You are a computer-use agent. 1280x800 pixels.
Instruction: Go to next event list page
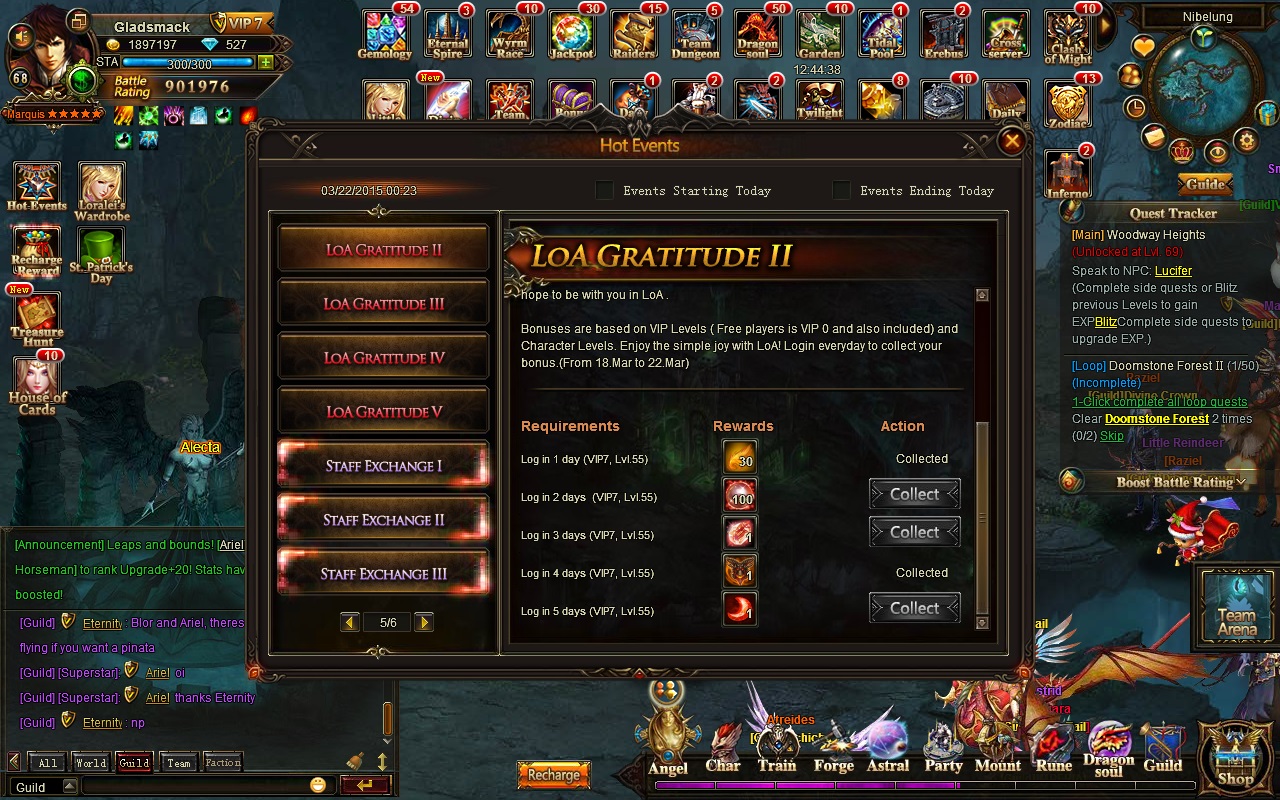pyautogui.click(x=424, y=623)
